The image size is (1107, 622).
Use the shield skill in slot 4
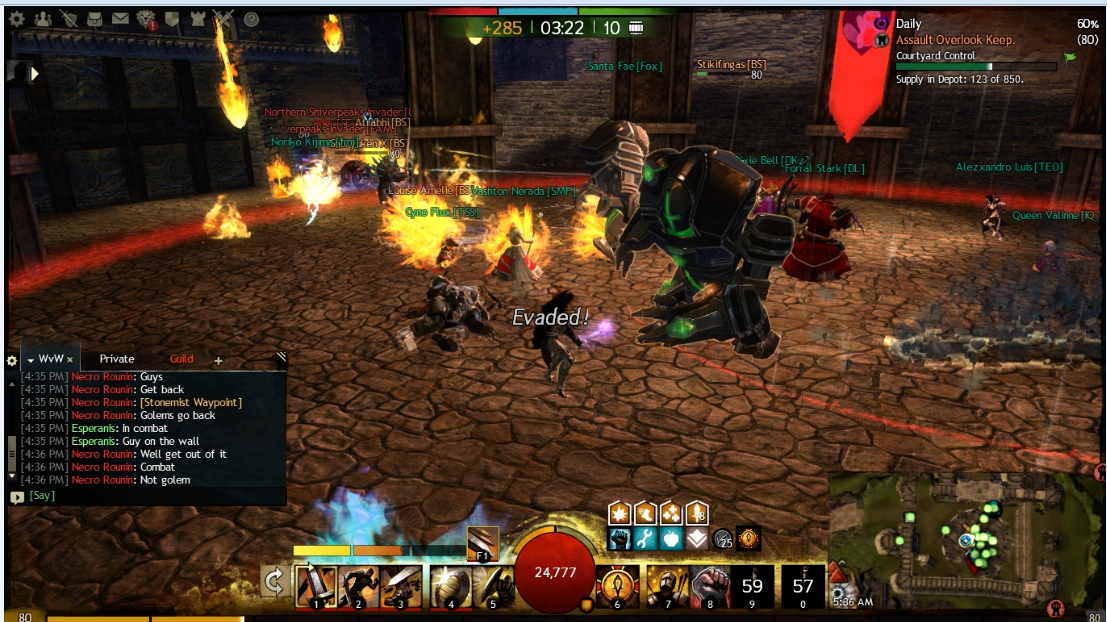[x=449, y=584]
